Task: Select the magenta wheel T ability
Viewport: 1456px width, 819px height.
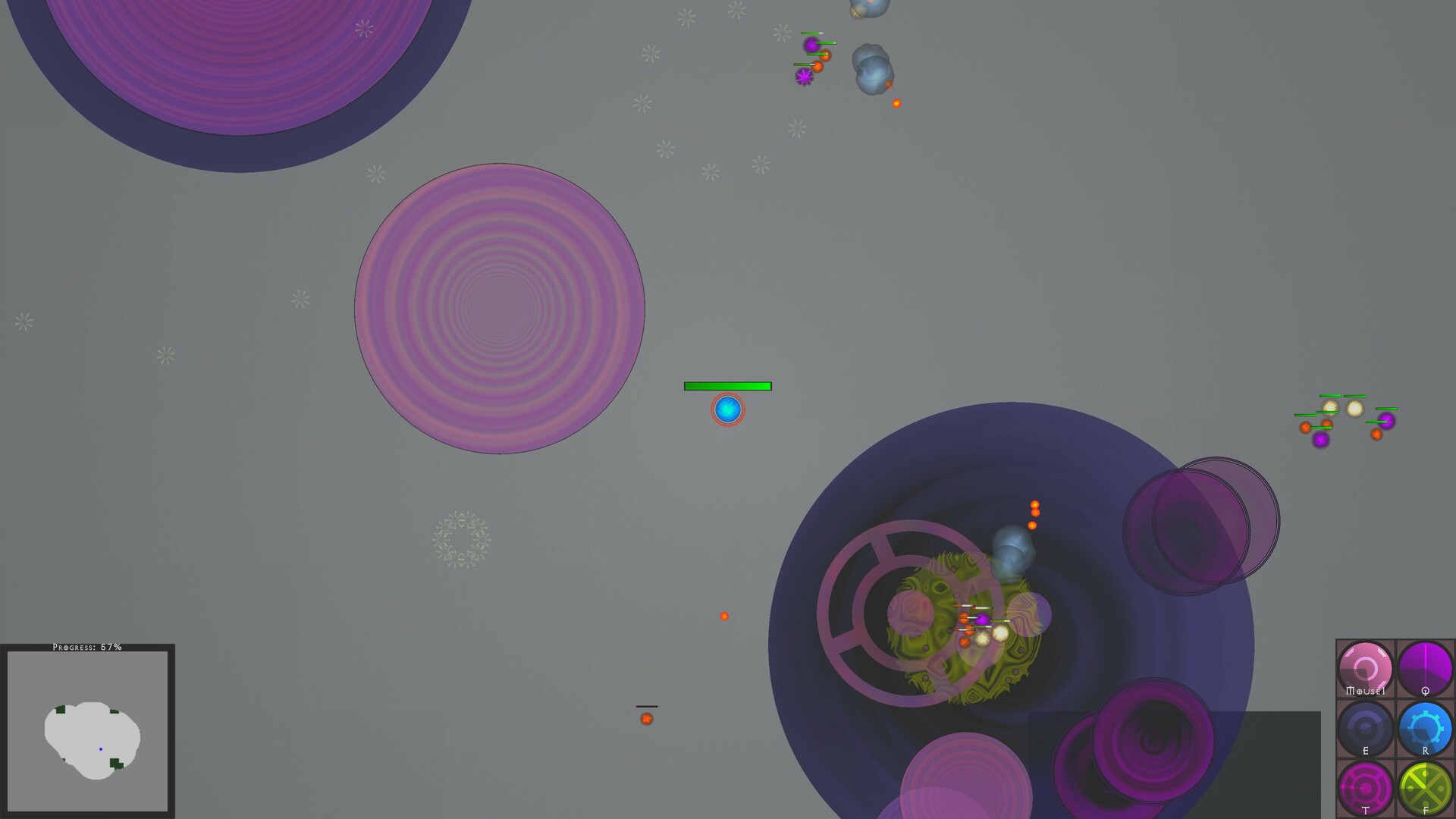Action: (x=1365, y=786)
